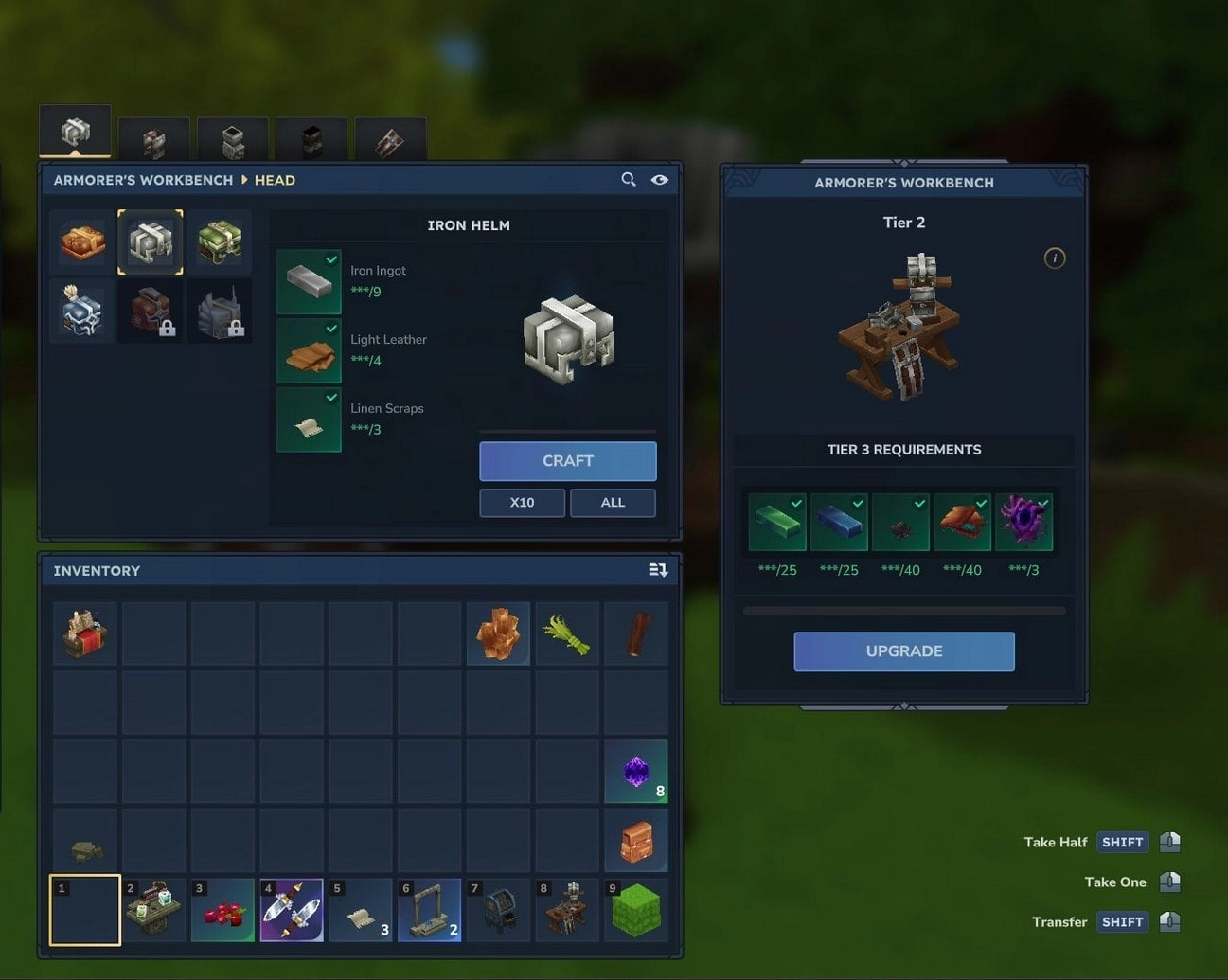Switch to the chest armor workbench tab
Screen dimensions: 1228x980
click(x=154, y=140)
